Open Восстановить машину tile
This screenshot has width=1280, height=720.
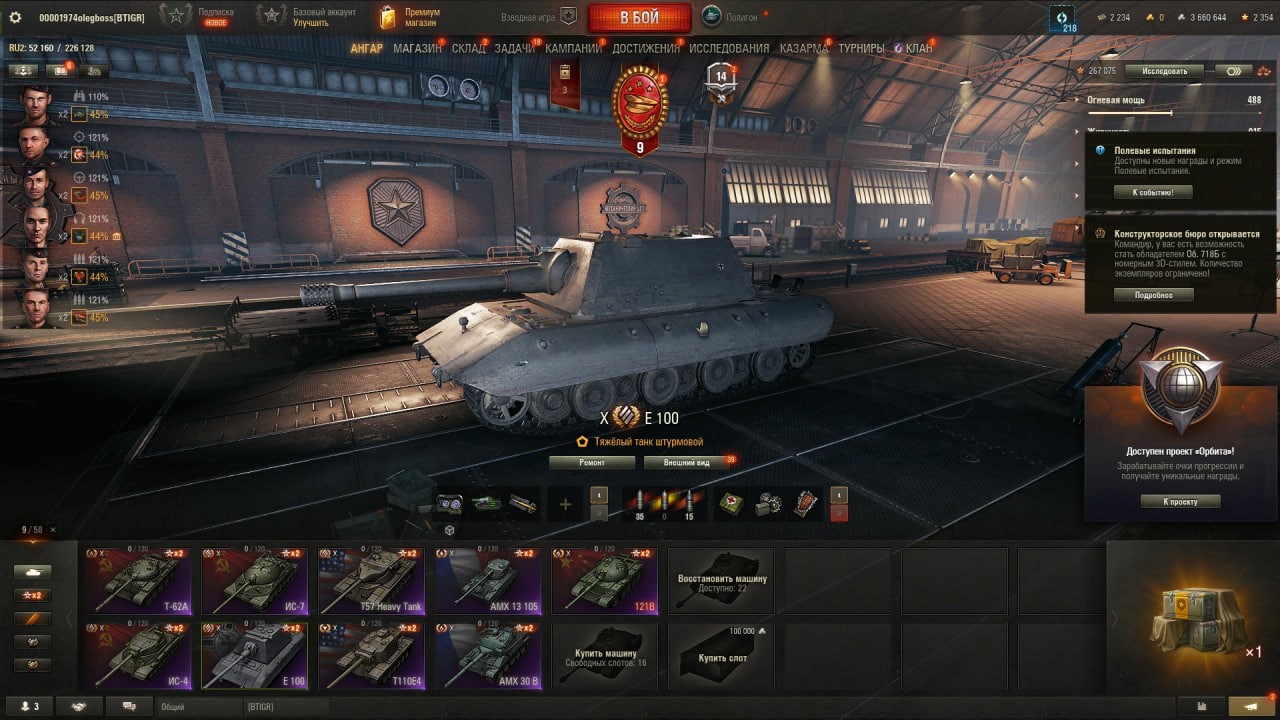(722, 580)
